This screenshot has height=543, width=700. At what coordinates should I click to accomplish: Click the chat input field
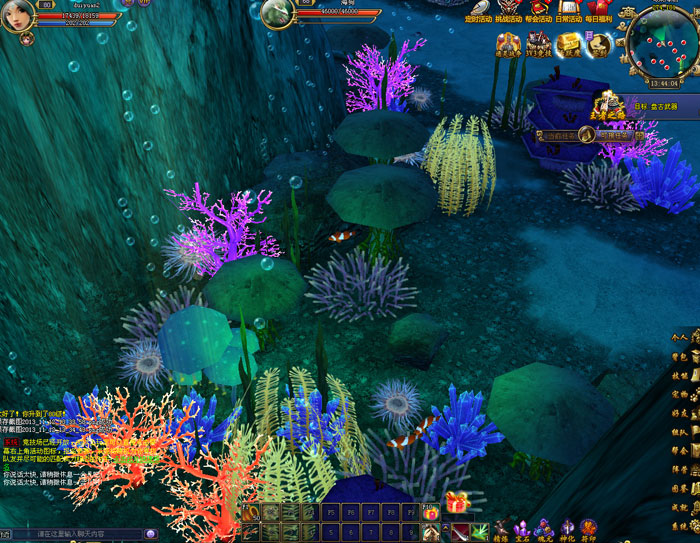point(80,535)
